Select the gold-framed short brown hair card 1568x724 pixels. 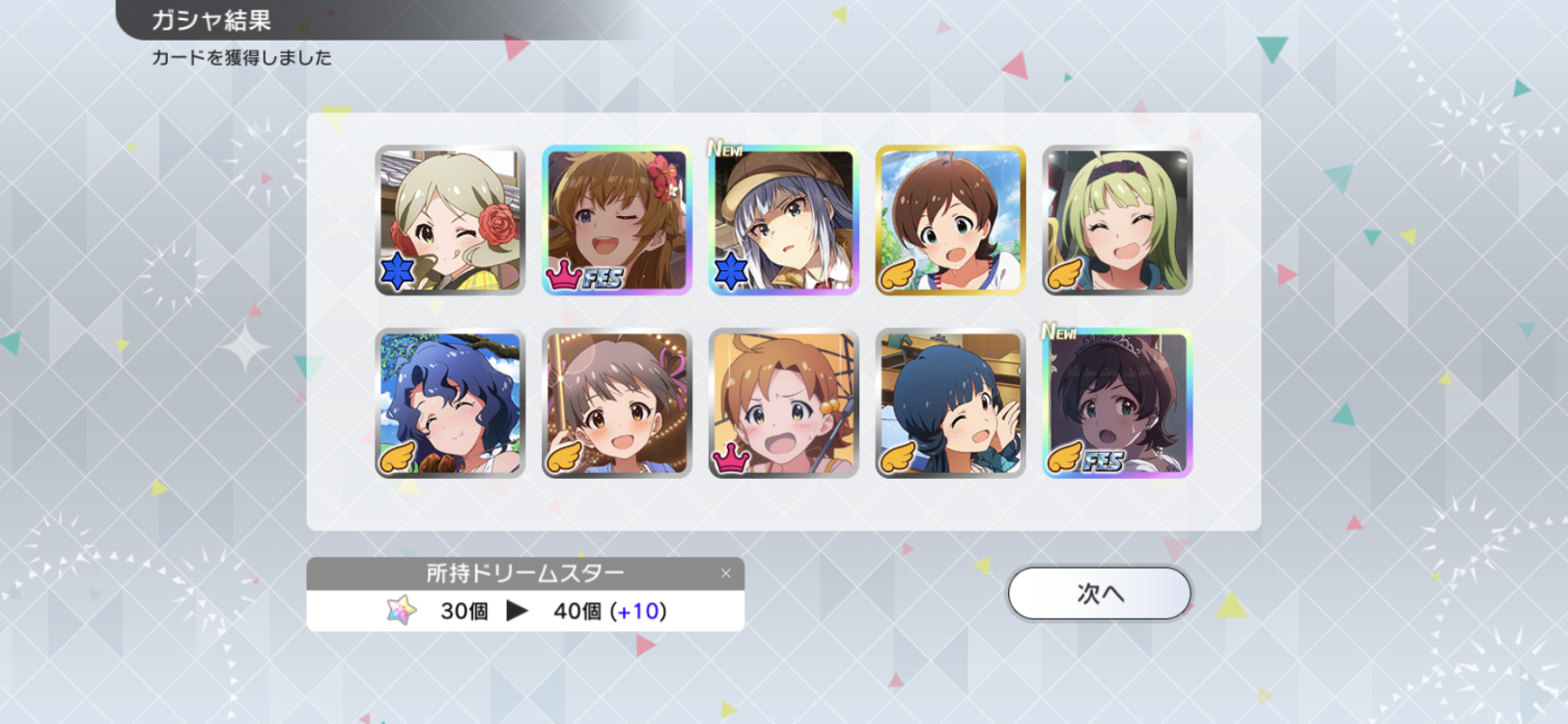(950, 220)
